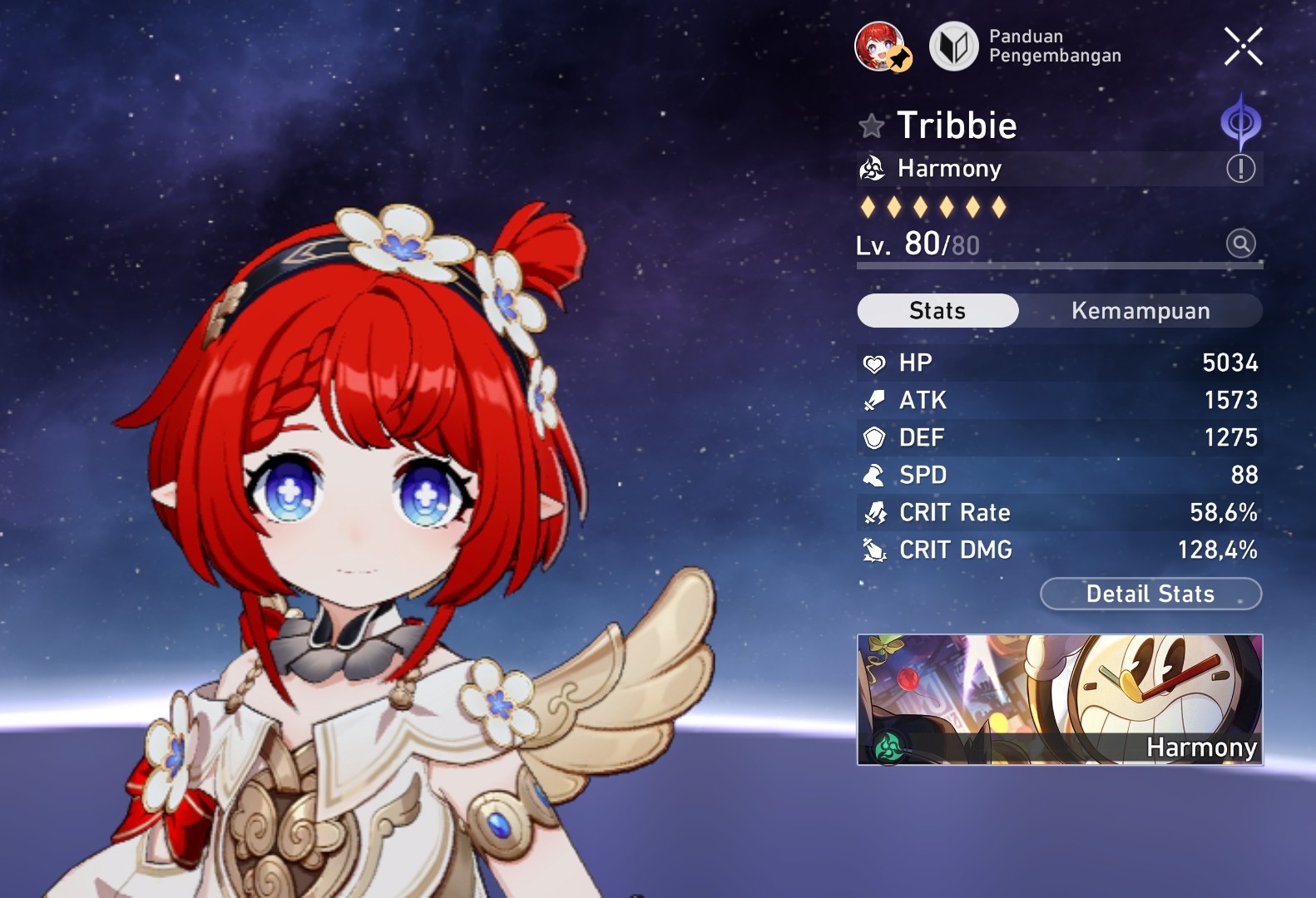Image resolution: width=1316 pixels, height=898 pixels.
Task: Click the HP heart icon
Action: (x=873, y=363)
